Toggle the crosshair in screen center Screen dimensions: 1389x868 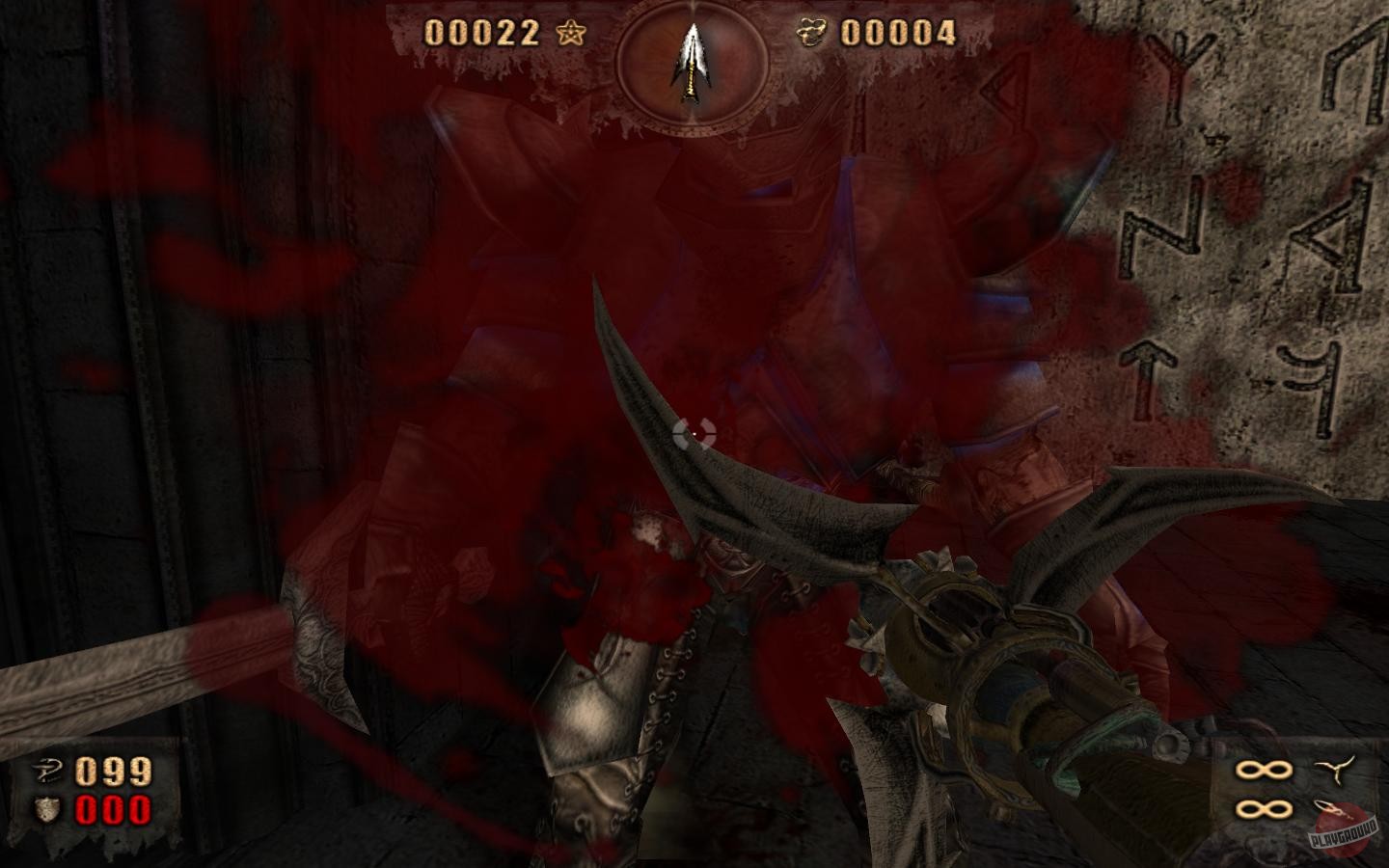[694, 433]
